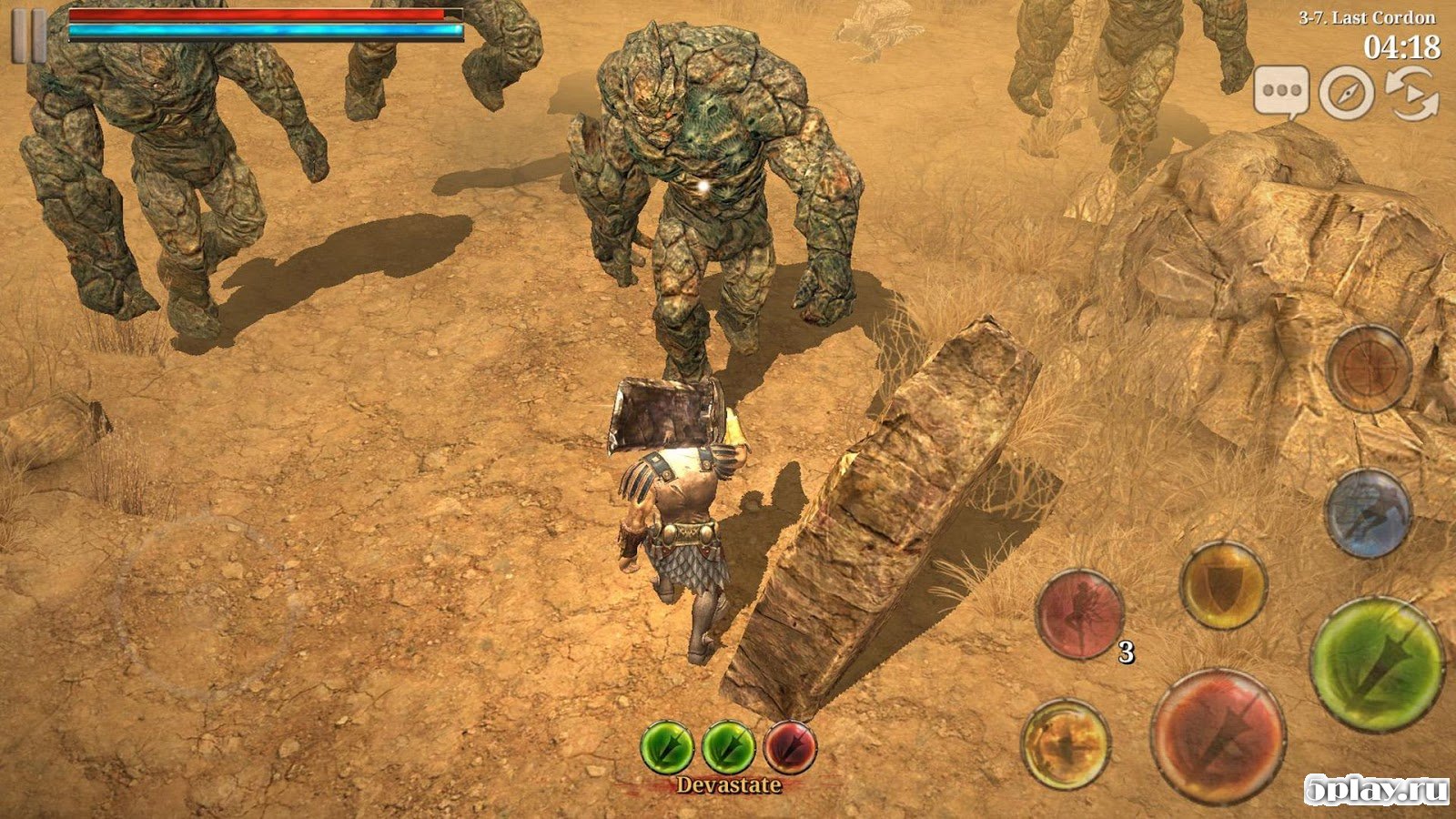Image resolution: width=1456 pixels, height=819 pixels.
Task: Tap the large green sword attack button
Action: (1377, 663)
